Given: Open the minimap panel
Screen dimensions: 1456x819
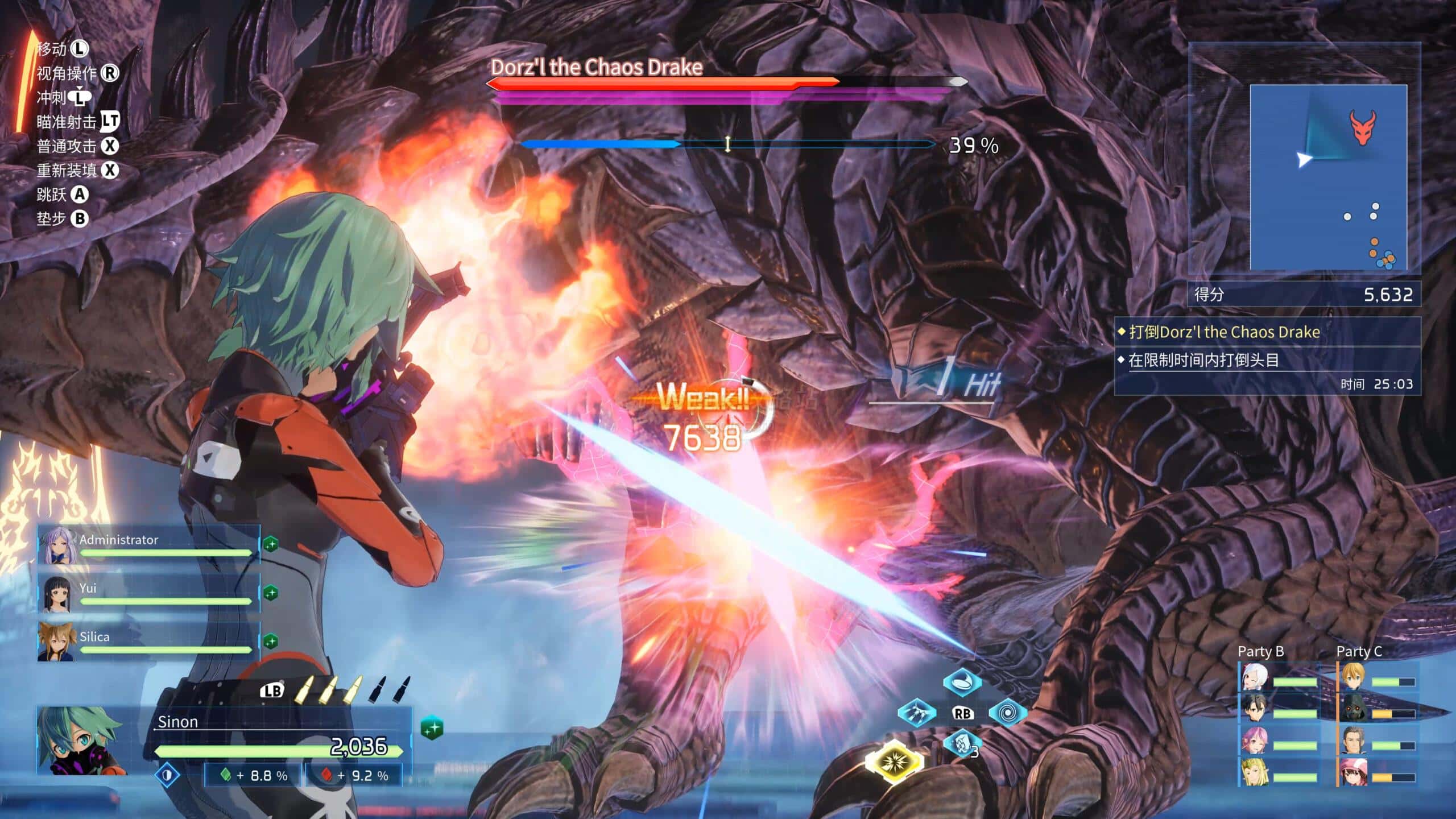Looking at the screenshot, I should [1328, 177].
